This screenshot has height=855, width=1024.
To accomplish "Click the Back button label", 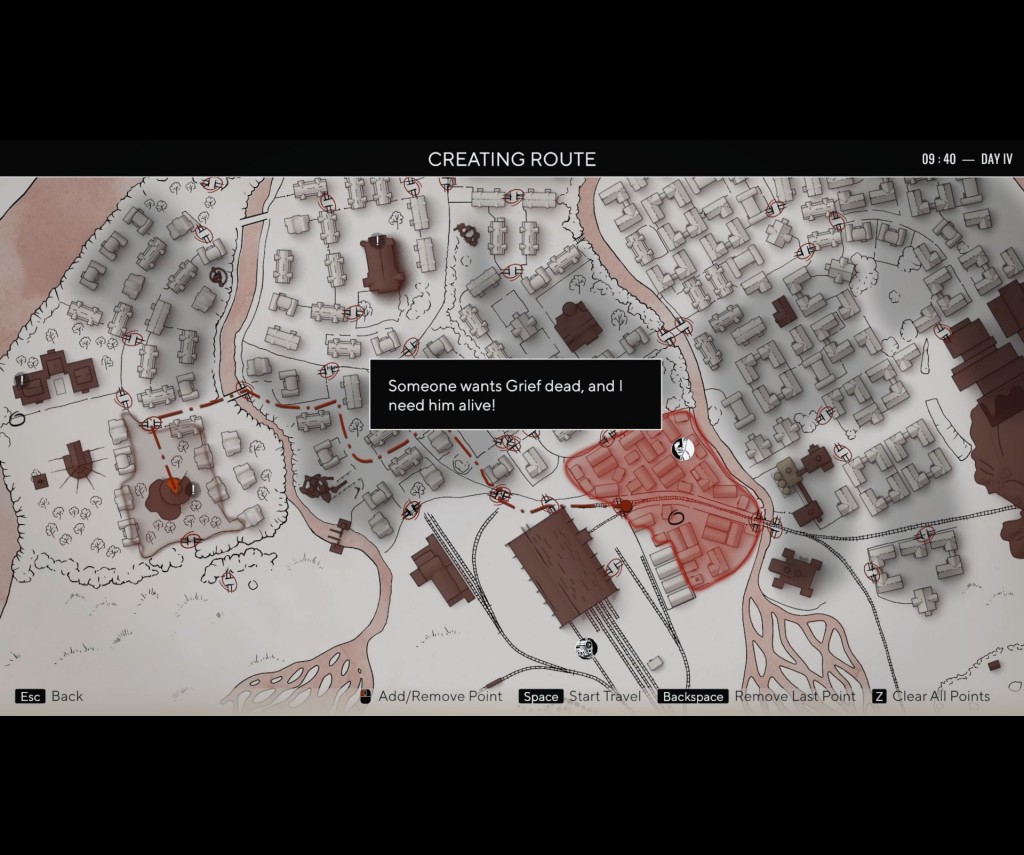I will [67, 696].
